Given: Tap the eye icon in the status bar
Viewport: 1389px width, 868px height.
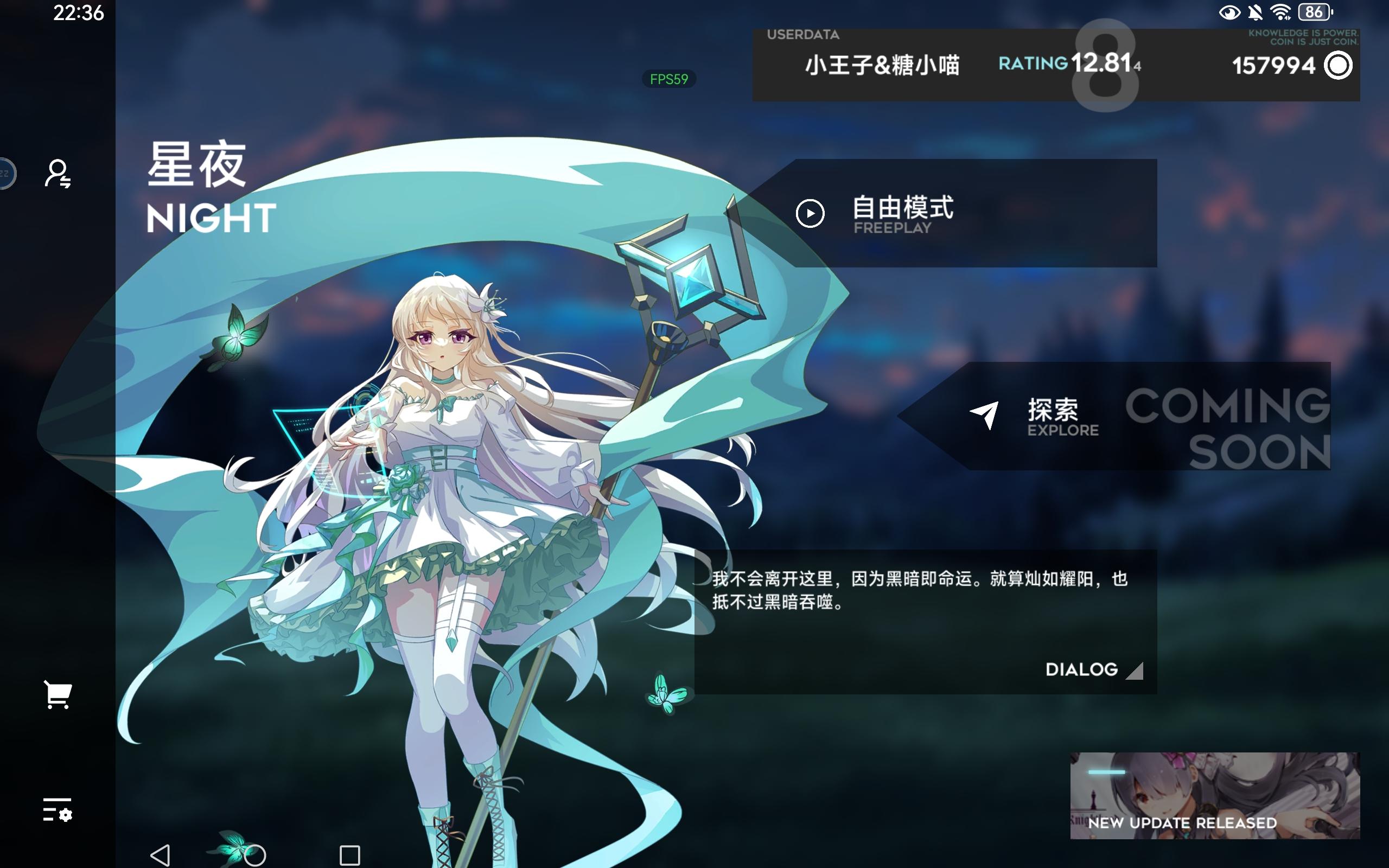Looking at the screenshot, I should 1230,12.
